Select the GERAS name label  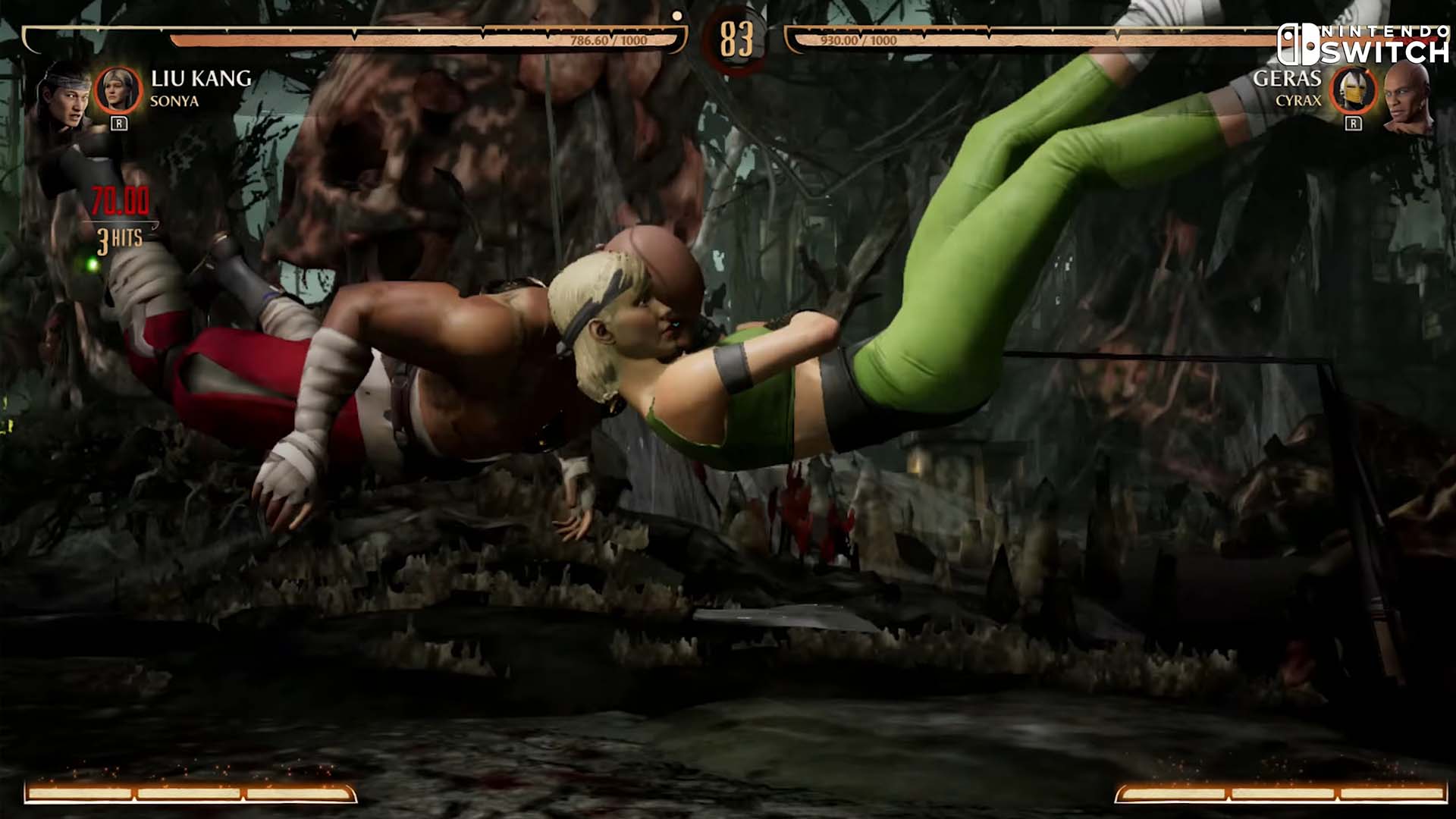pyautogui.click(x=1288, y=79)
